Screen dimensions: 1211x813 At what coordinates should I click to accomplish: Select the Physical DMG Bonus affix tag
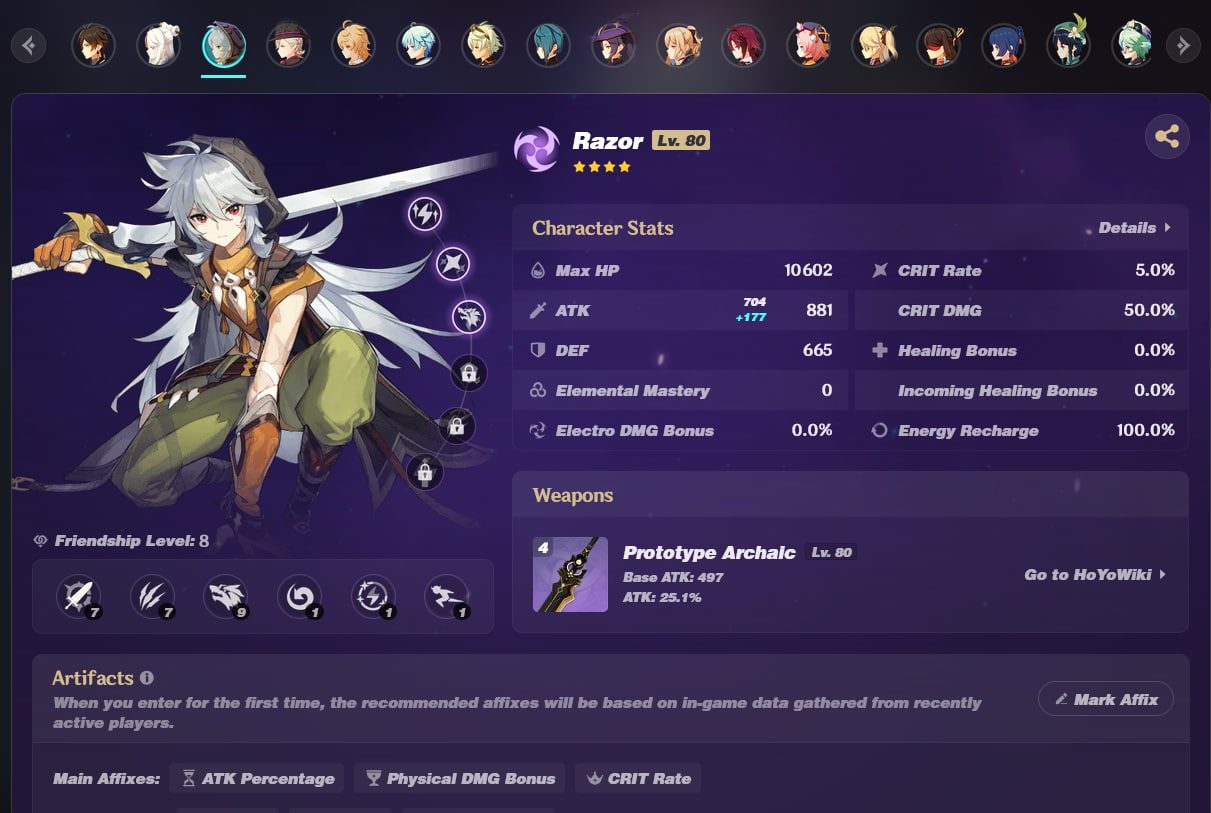tap(460, 779)
